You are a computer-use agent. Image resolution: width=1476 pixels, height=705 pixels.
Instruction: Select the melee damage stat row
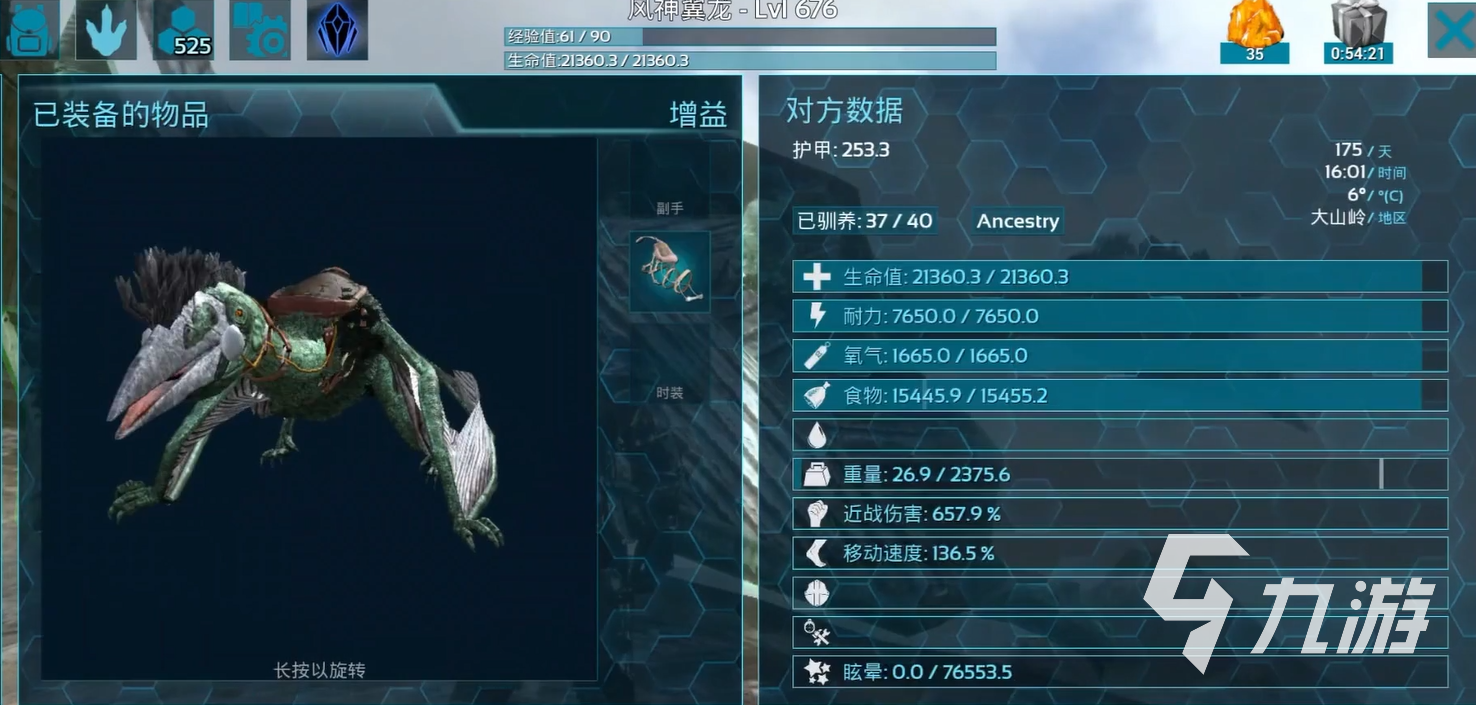click(x=1119, y=514)
